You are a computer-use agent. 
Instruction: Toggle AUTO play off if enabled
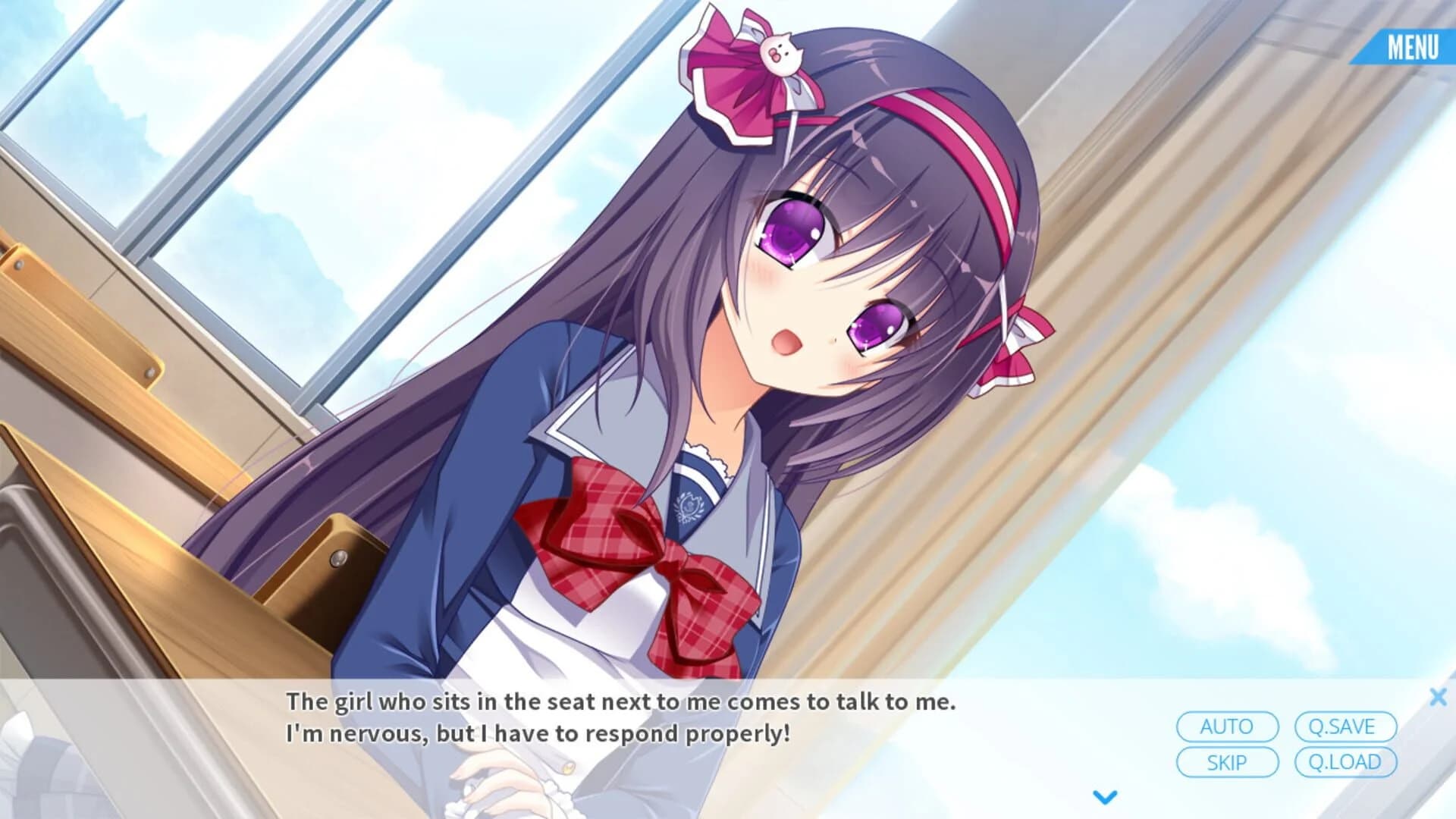[1227, 726]
